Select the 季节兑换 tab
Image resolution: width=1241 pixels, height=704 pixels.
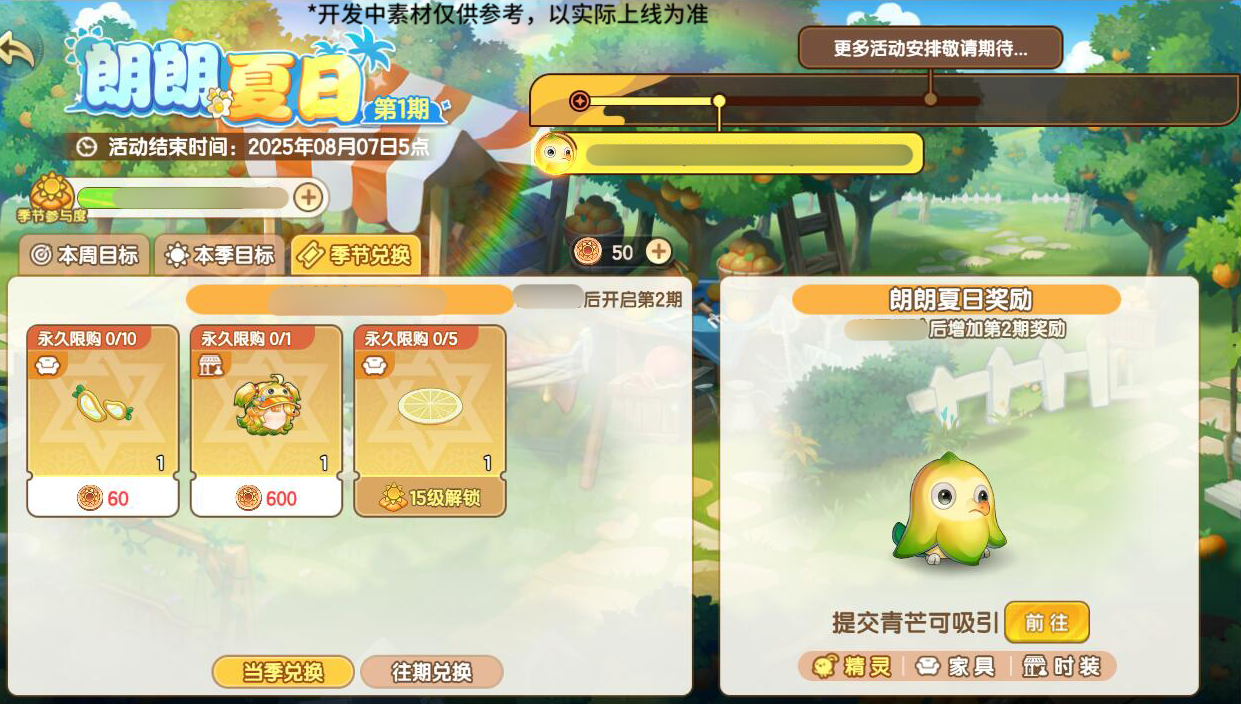[356, 255]
